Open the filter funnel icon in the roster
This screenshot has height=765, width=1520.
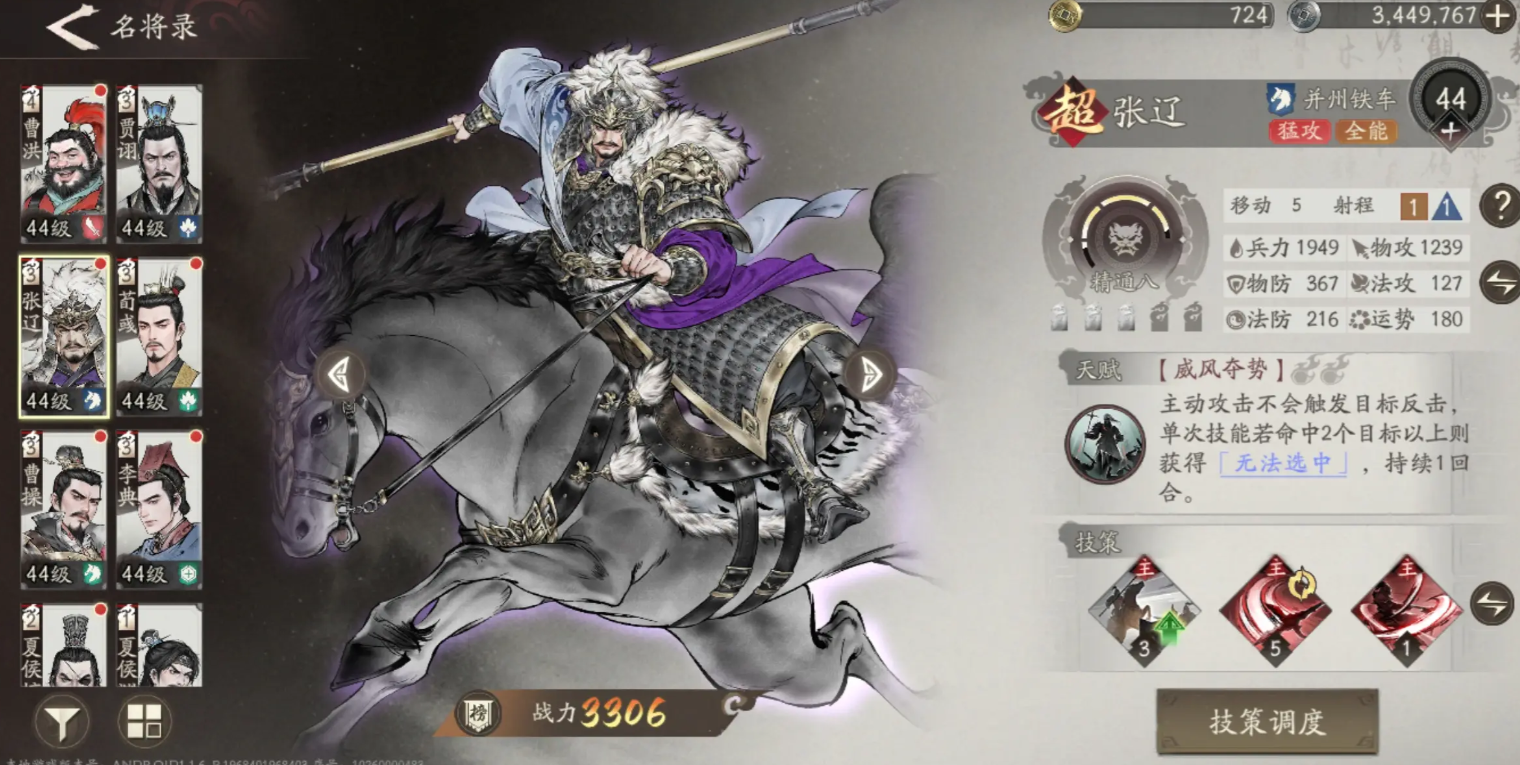tap(62, 720)
